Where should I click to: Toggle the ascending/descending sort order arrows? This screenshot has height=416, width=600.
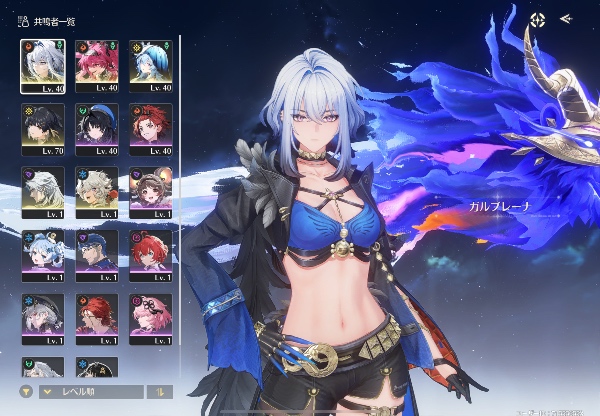tap(159, 392)
